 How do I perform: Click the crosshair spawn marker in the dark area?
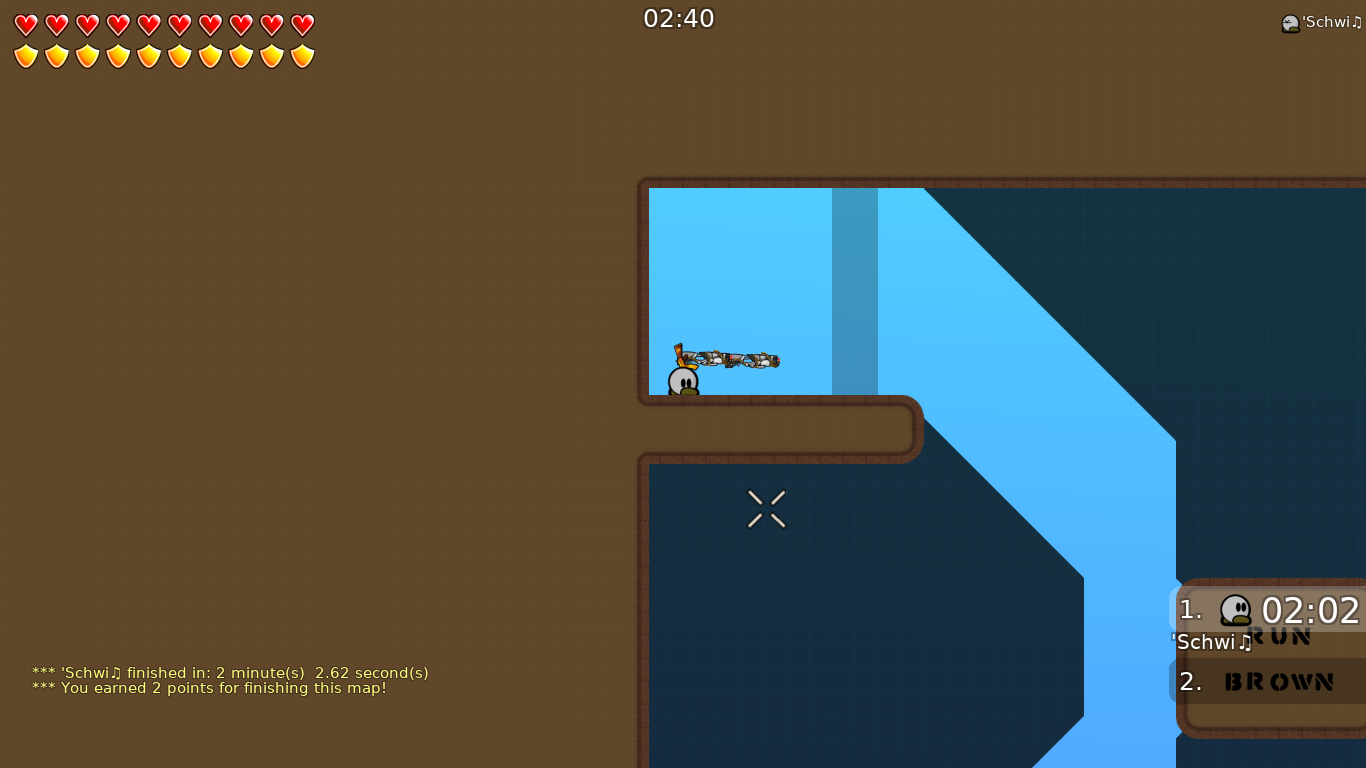pos(767,508)
